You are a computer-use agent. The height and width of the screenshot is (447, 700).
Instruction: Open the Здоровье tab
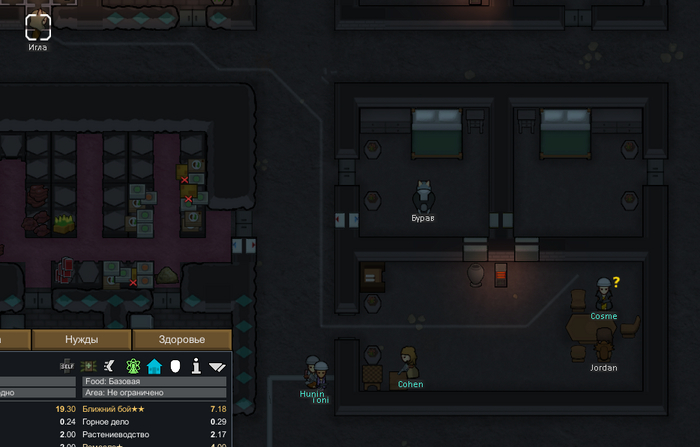pyautogui.click(x=182, y=339)
